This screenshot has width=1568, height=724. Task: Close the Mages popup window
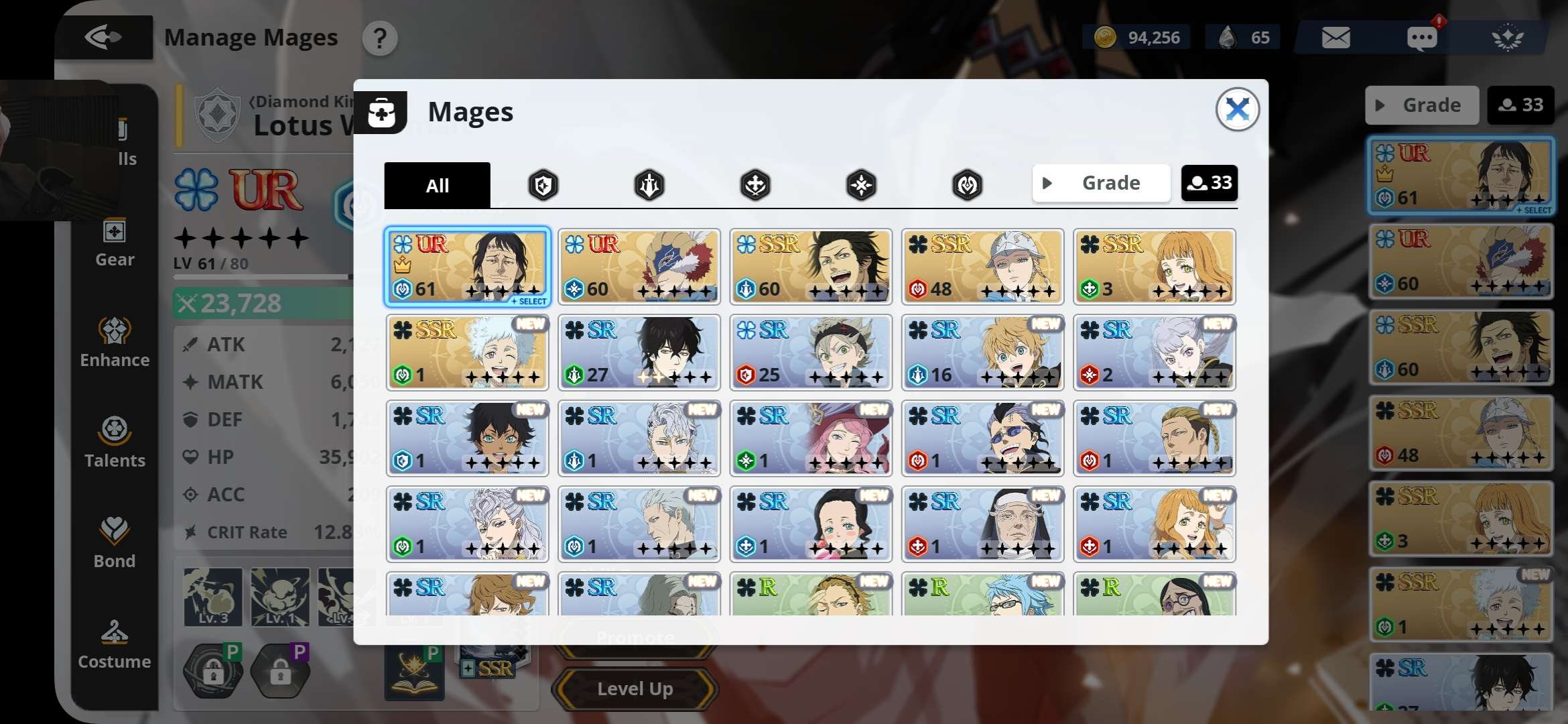[1237, 109]
